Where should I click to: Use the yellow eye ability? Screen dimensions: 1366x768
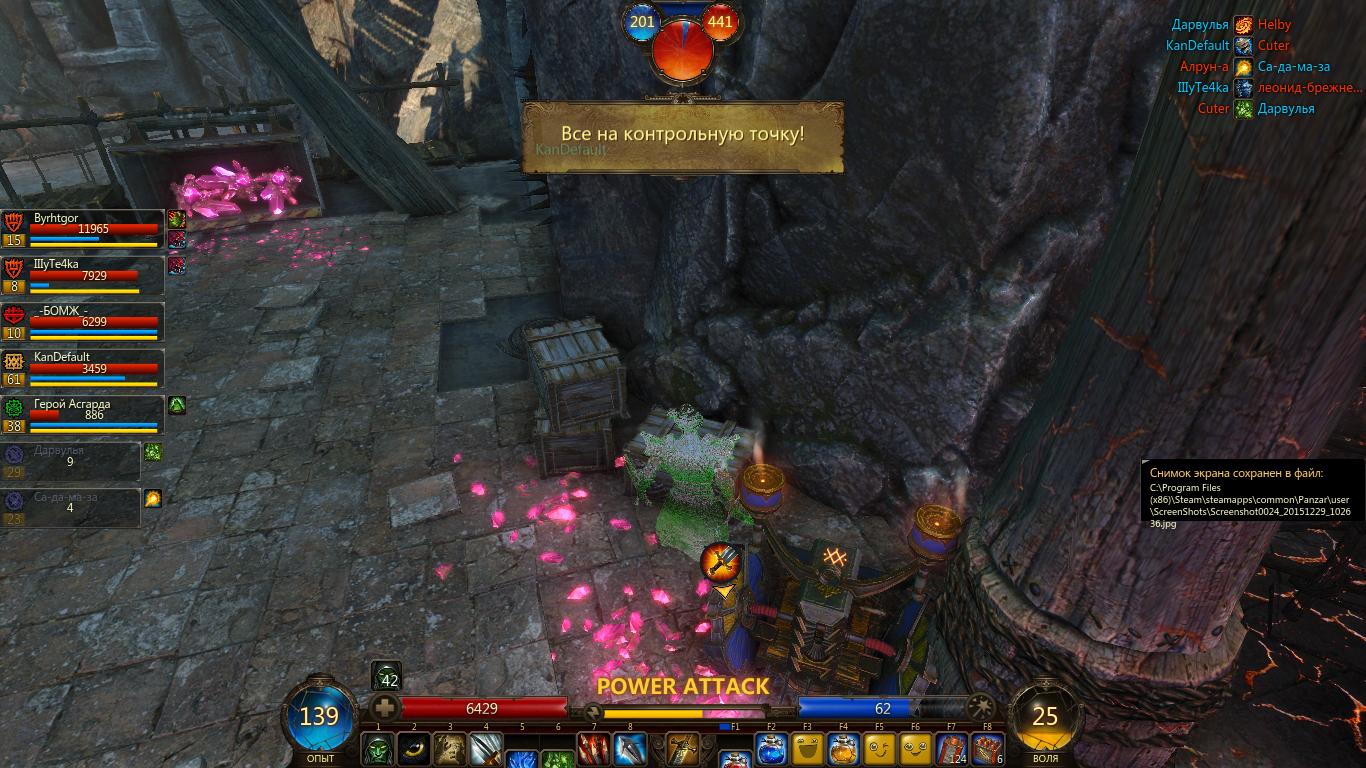414,748
